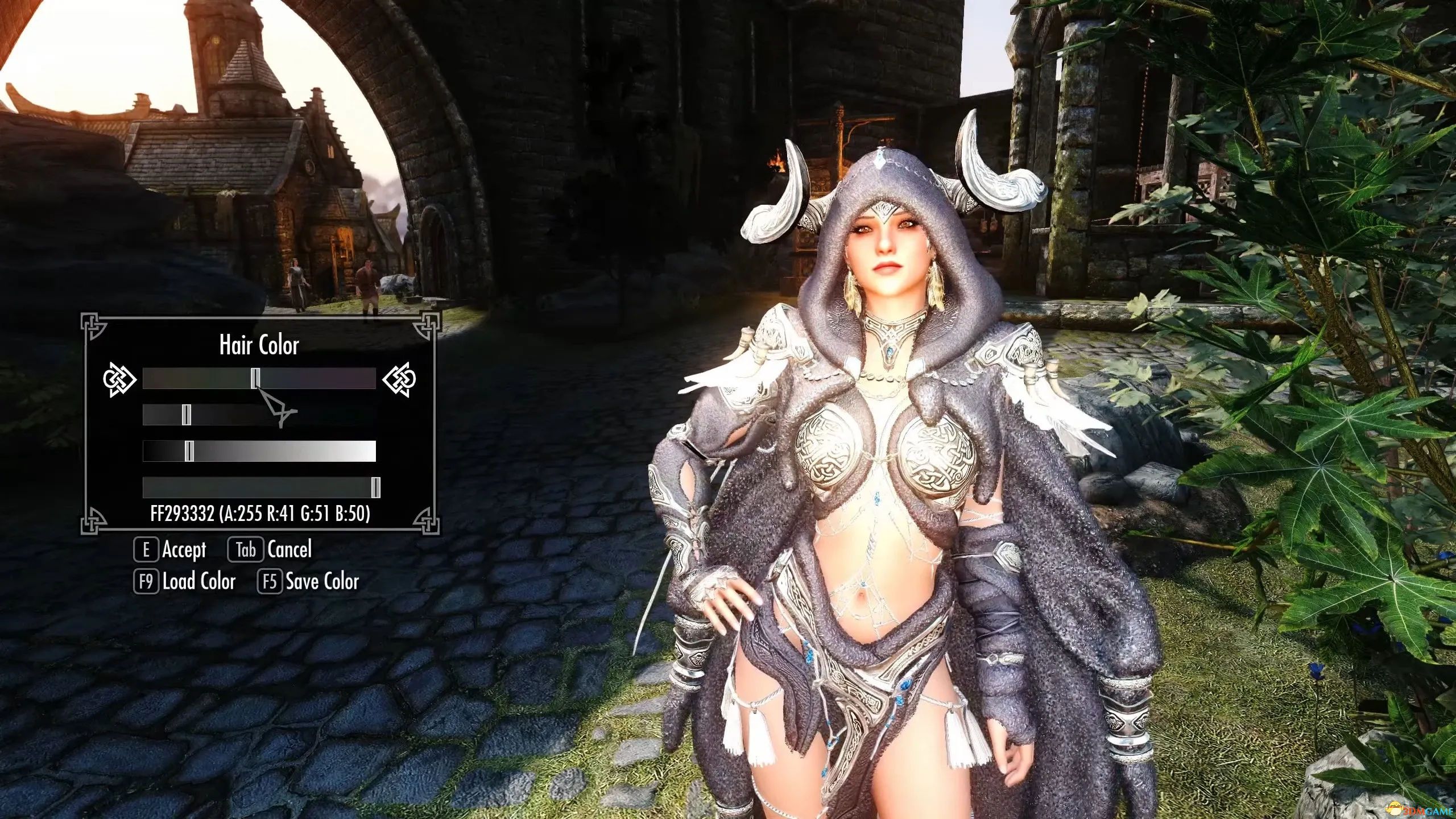Select the Save Color option
This screenshot has width=1456, height=819.
pyautogui.click(x=309, y=582)
